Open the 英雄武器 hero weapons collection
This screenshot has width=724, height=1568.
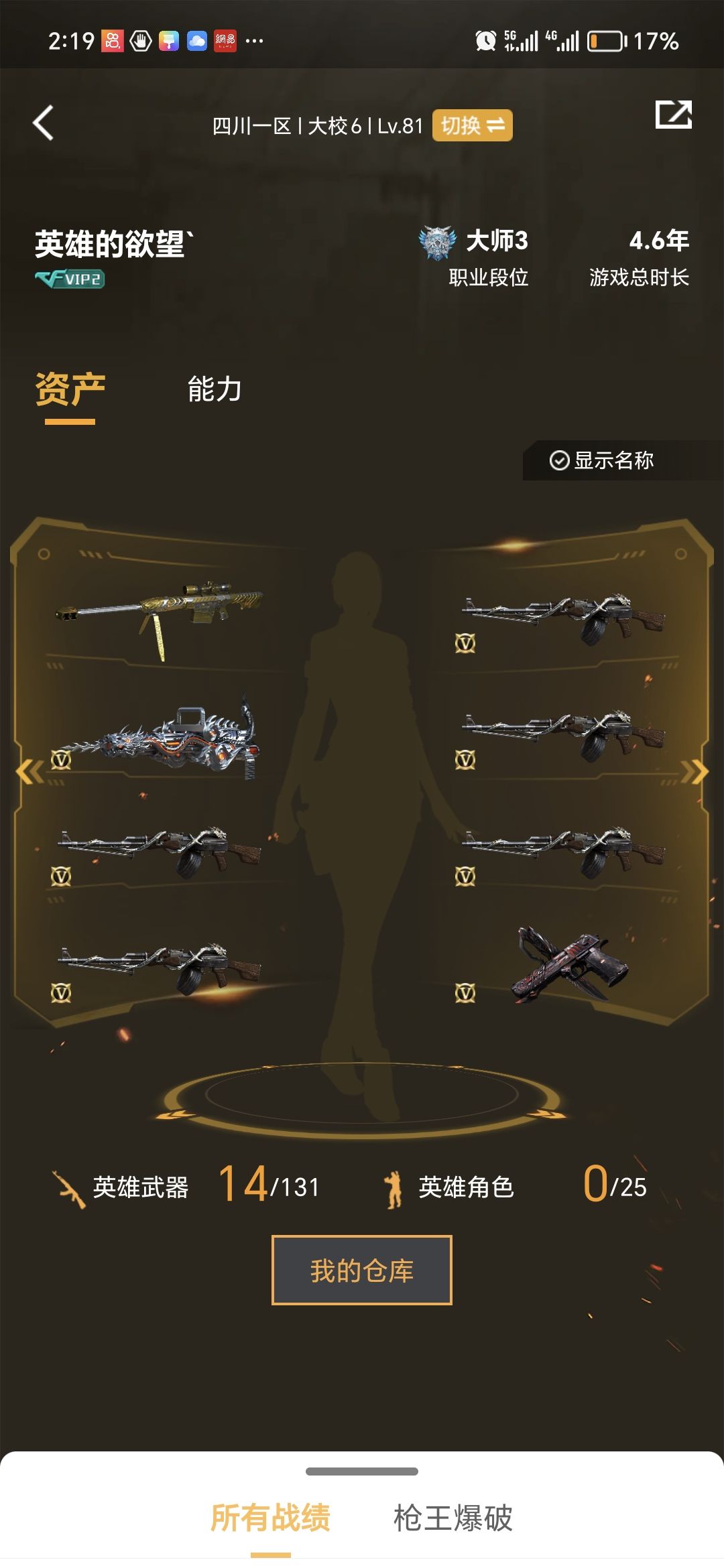pos(141,1187)
